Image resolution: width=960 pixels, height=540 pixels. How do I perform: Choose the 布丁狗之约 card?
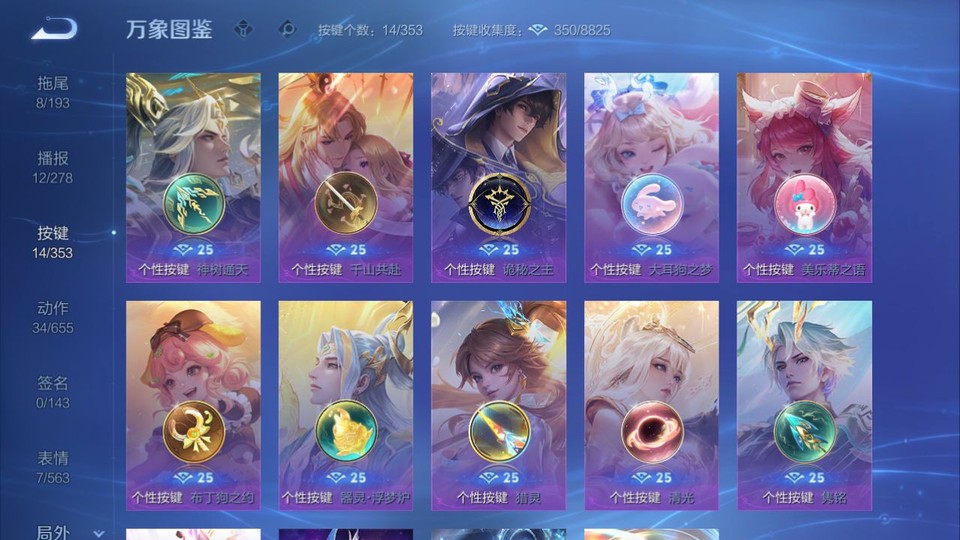[x=193, y=405]
